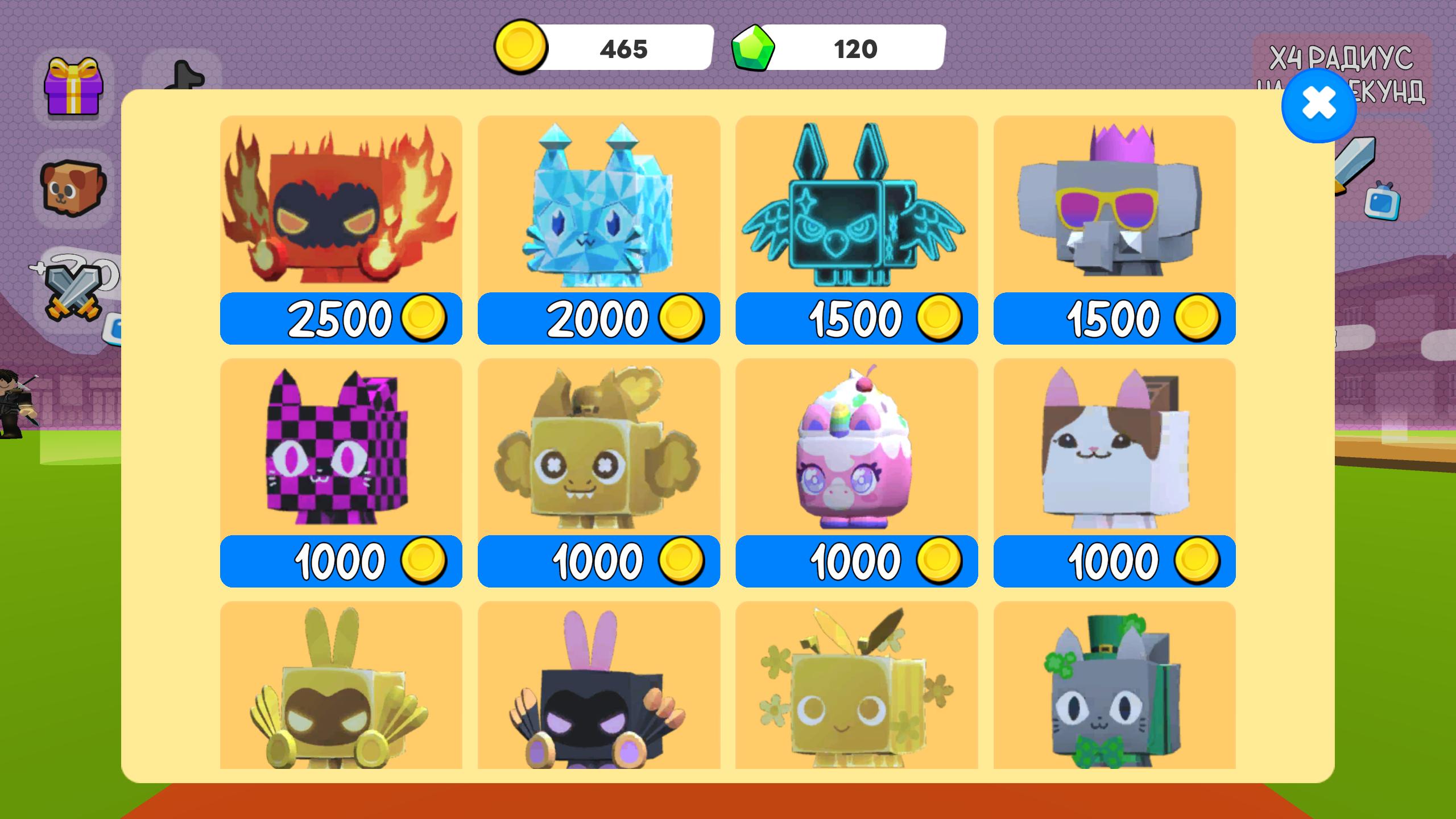
Task: Buy the ice crystal cat for 2000
Action: (598, 318)
